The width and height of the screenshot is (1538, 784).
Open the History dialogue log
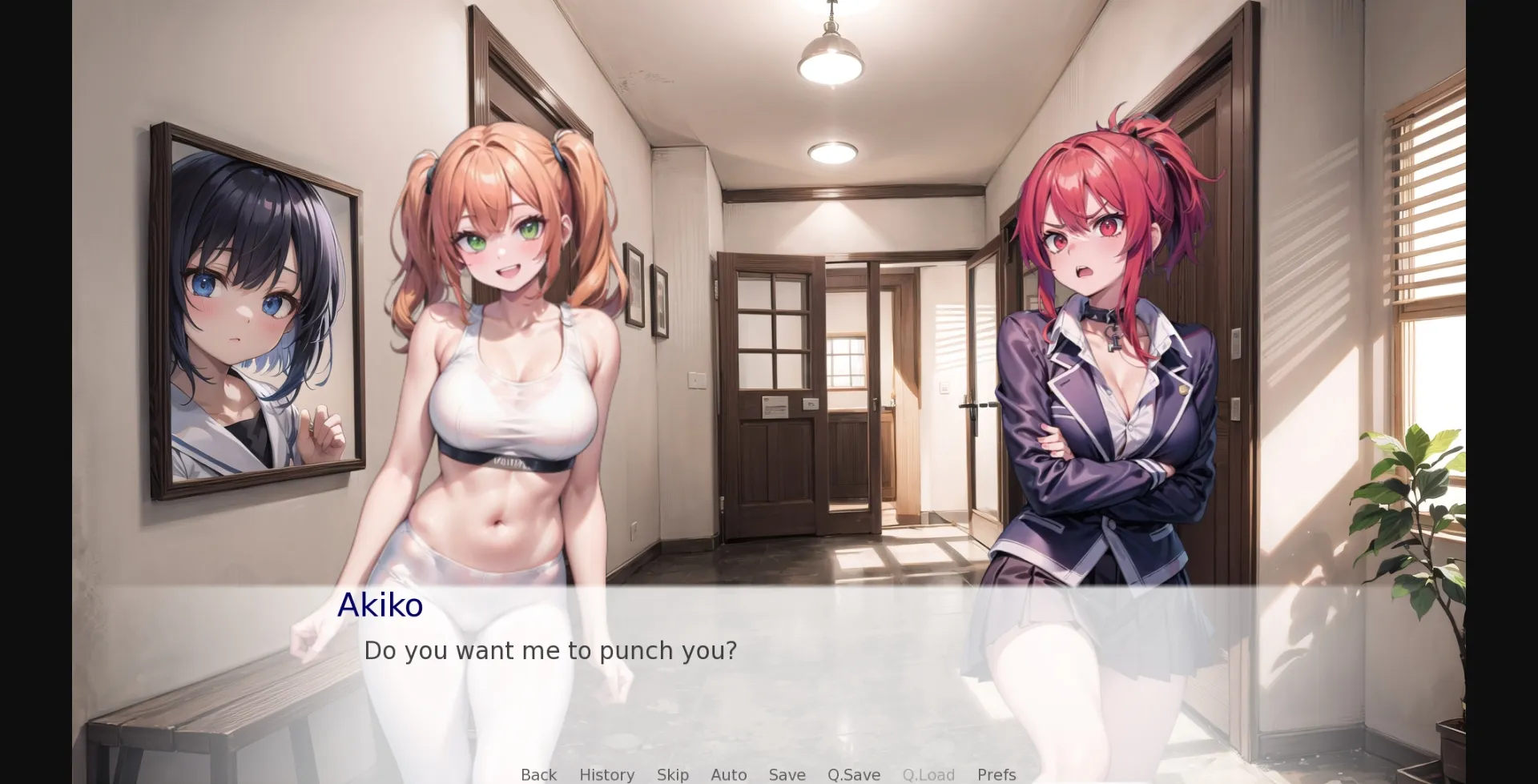[x=606, y=774]
